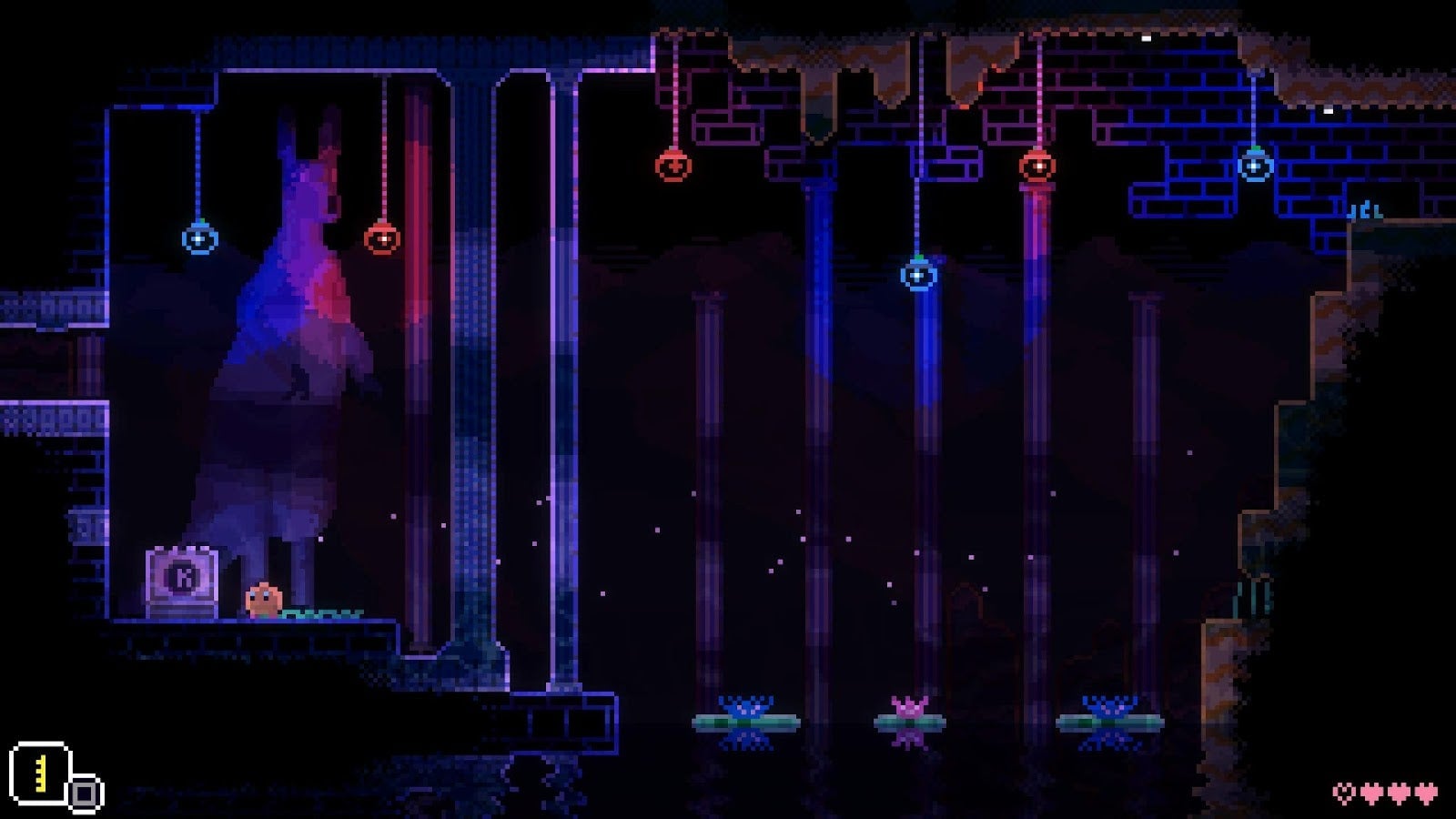Open the blue lantern hanging left of the kangaroo

(x=197, y=238)
